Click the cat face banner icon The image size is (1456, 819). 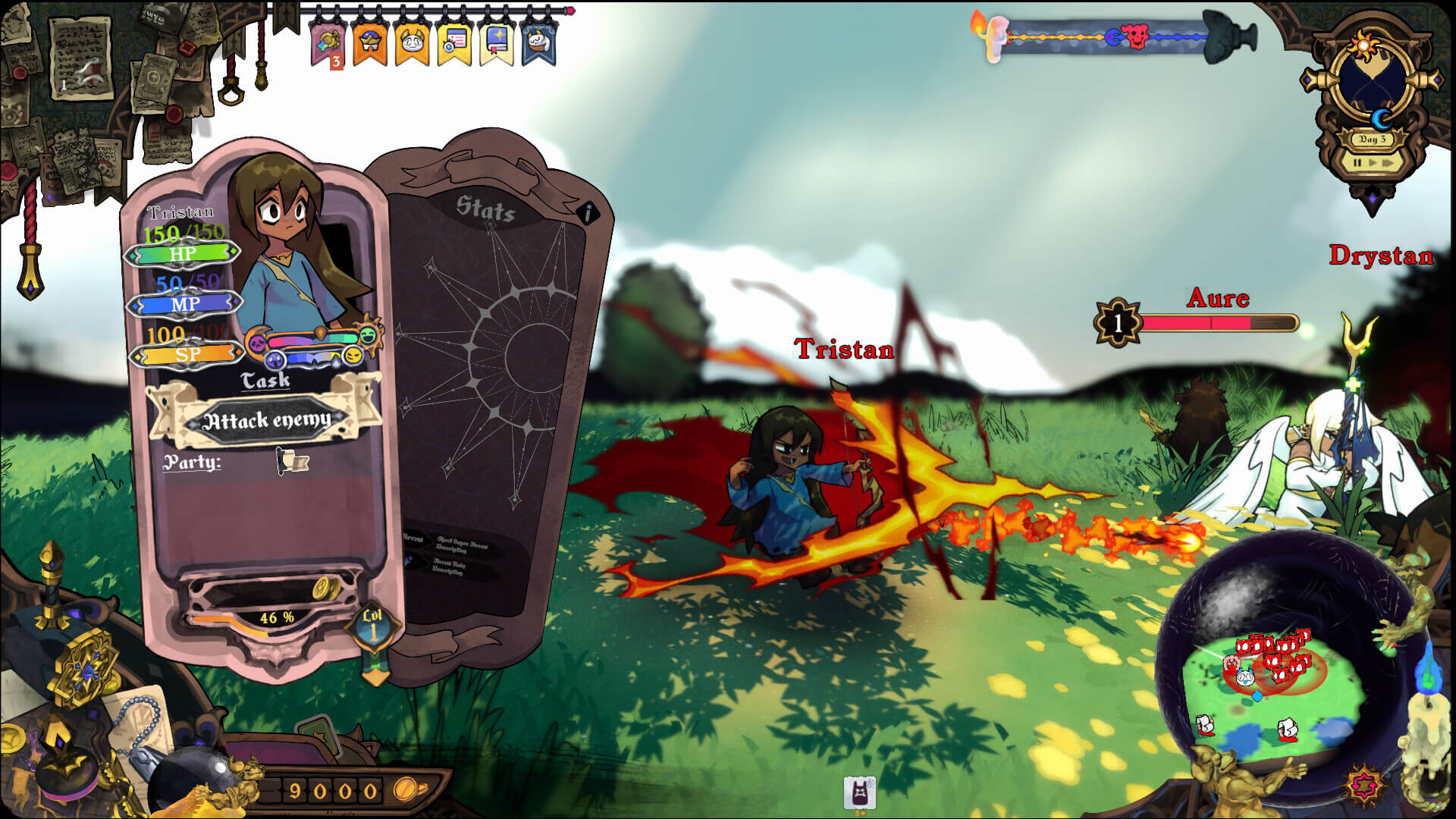(x=412, y=42)
